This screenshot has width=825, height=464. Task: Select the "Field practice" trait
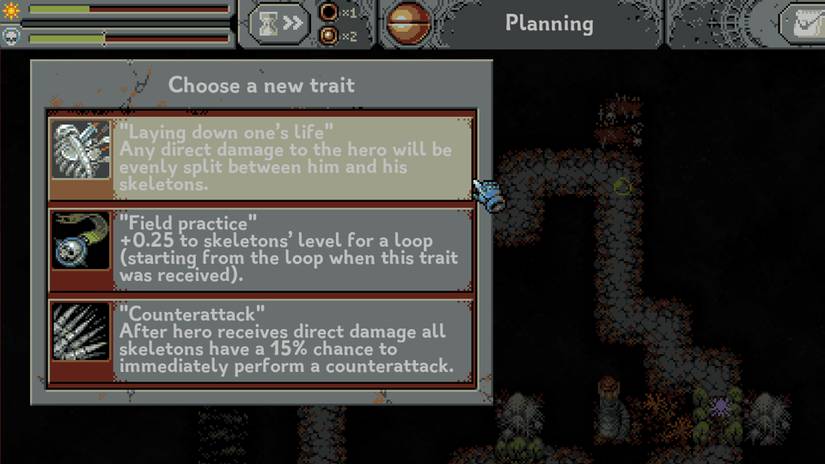click(262, 249)
